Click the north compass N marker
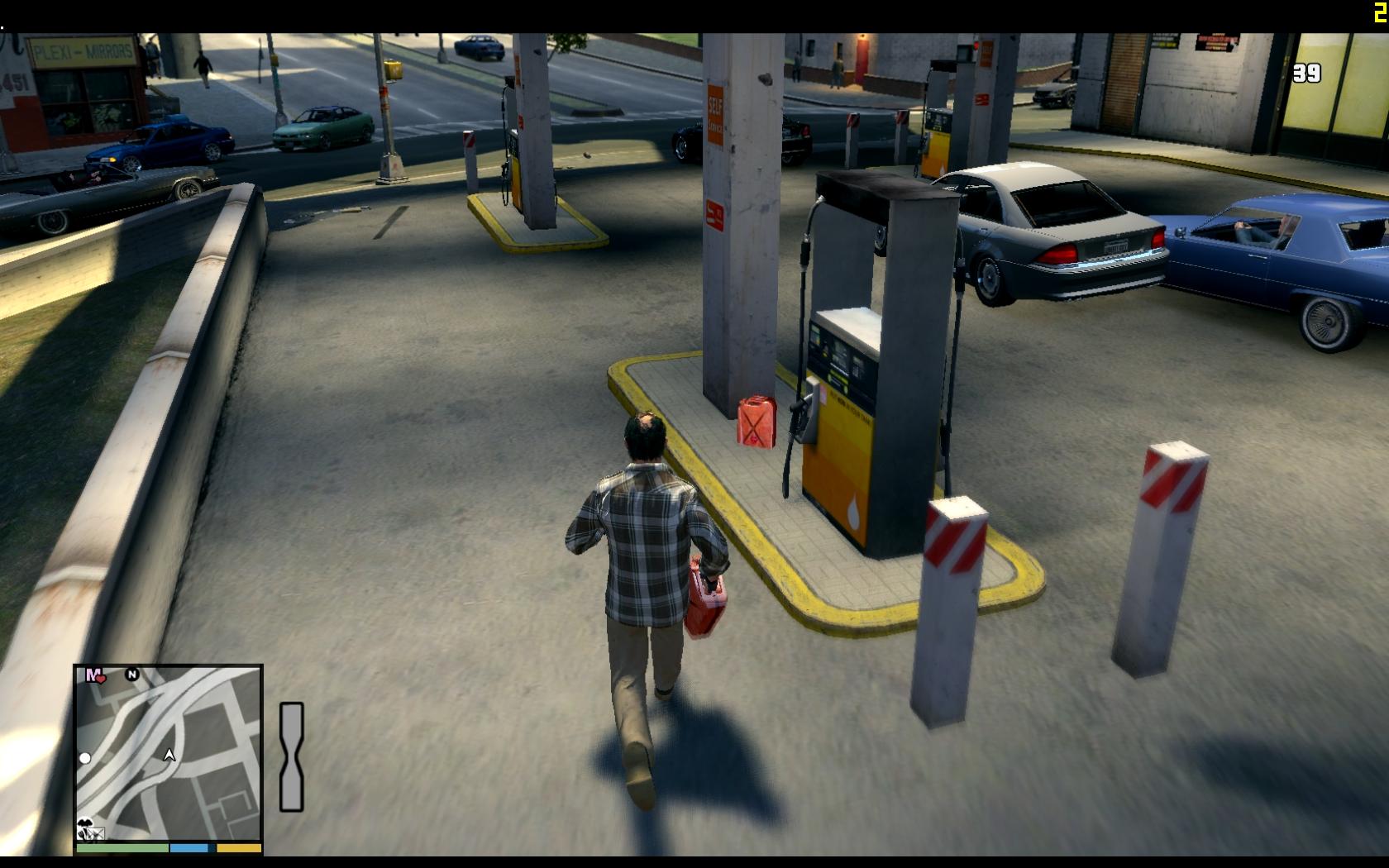The width and height of the screenshot is (1389, 868). 131,675
